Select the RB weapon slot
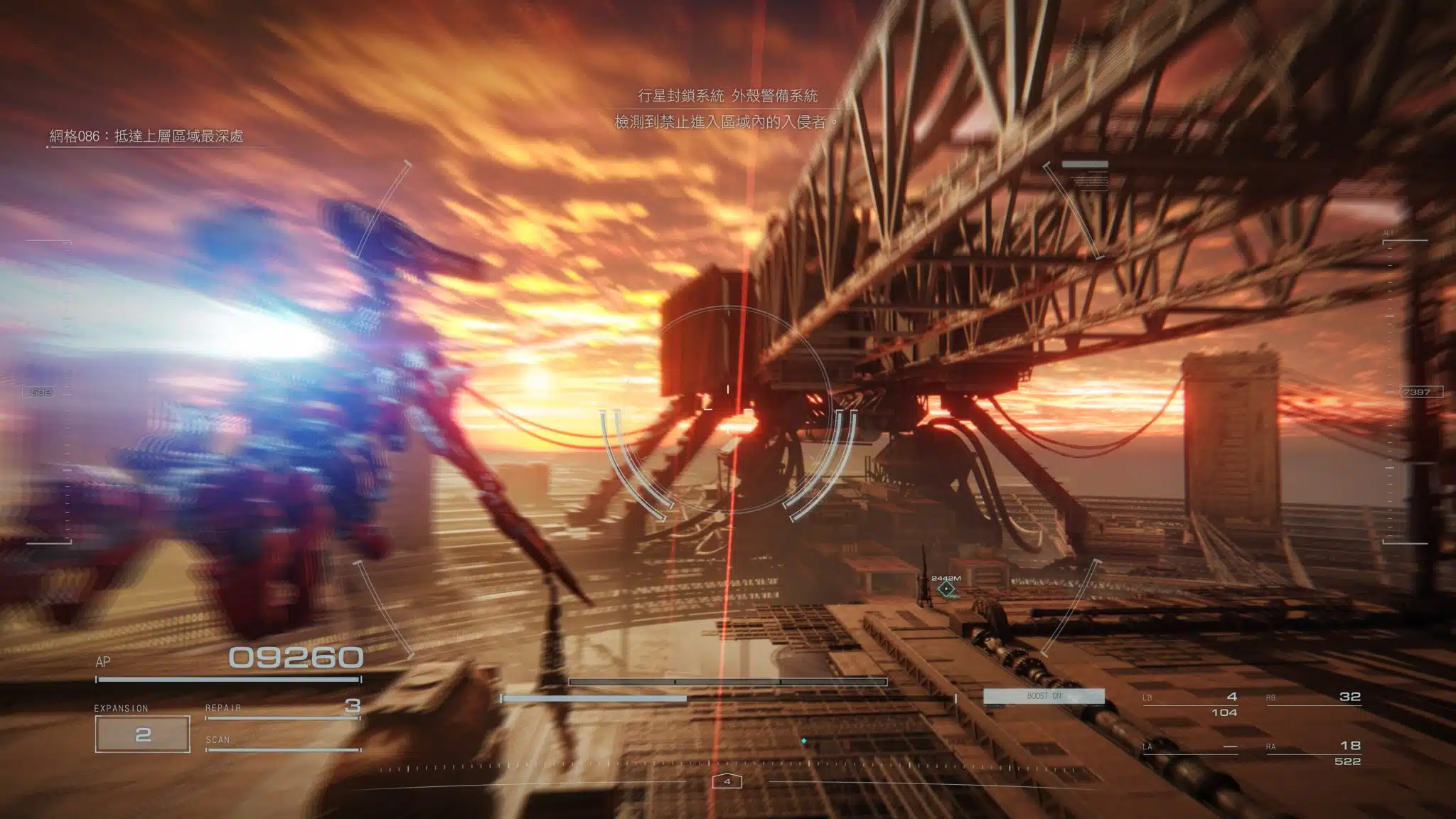1456x819 pixels. (x=1313, y=698)
